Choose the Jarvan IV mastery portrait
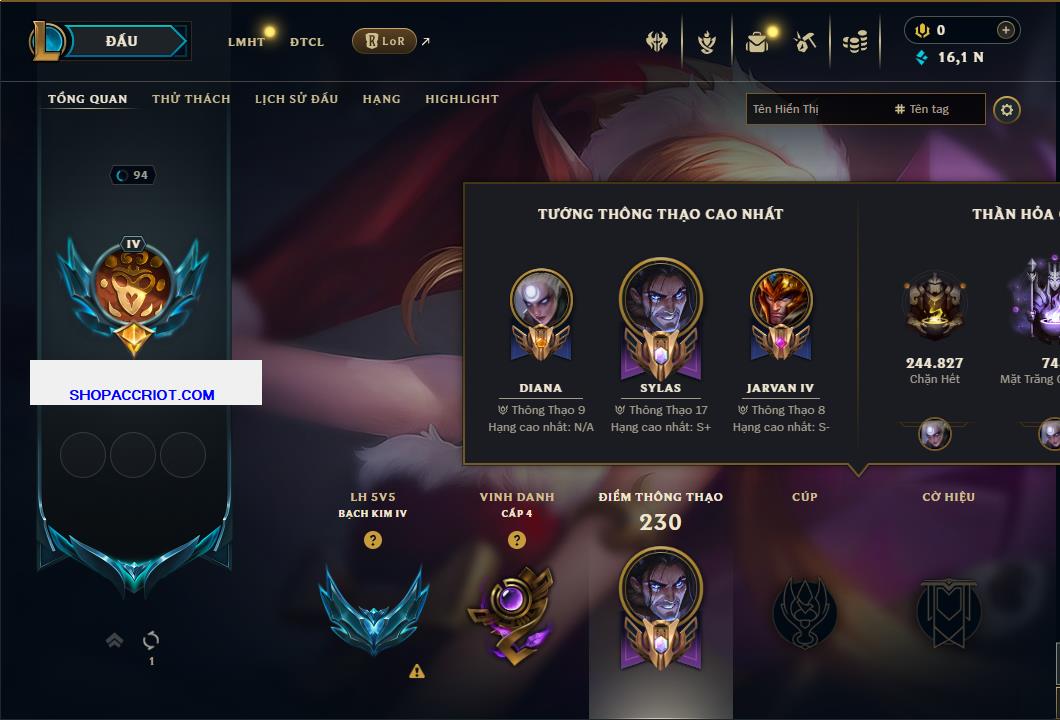This screenshot has width=1060, height=720. coord(780,300)
